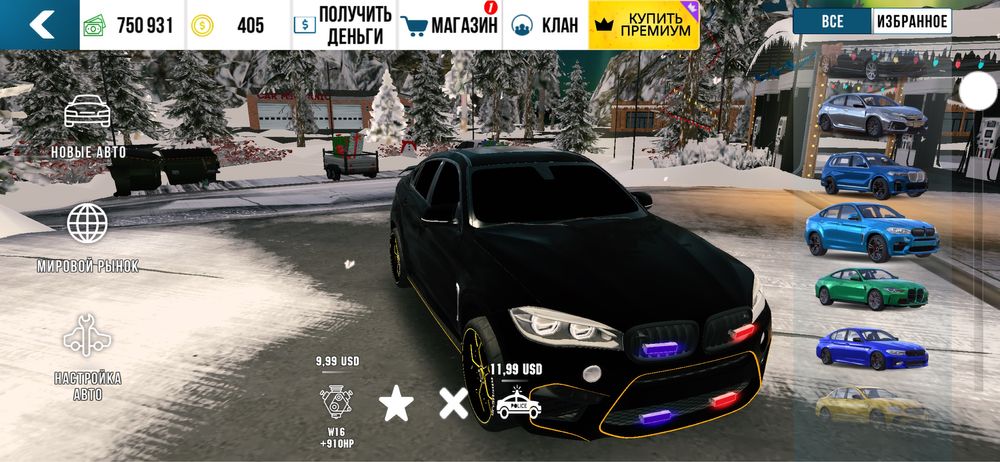1000x462 pixels.
Task: Buy the W16 engine upgrade
Action: click(336, 402)
